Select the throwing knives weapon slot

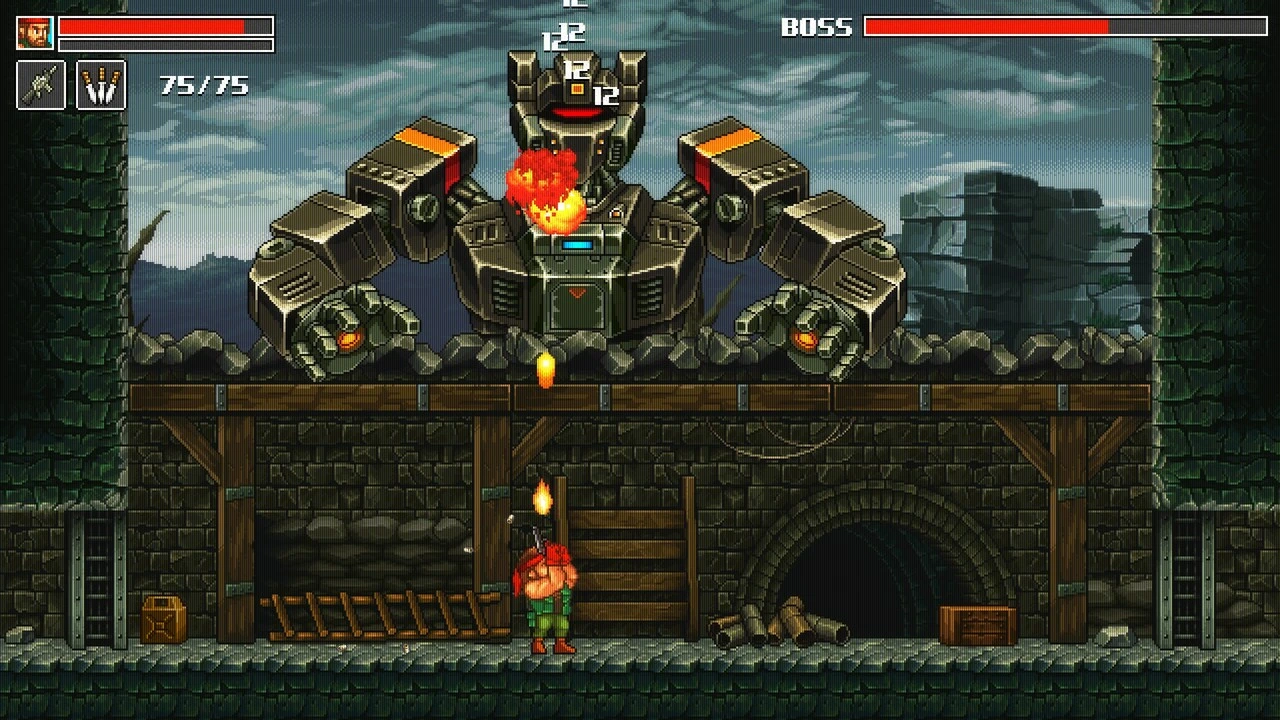(101, 85)
